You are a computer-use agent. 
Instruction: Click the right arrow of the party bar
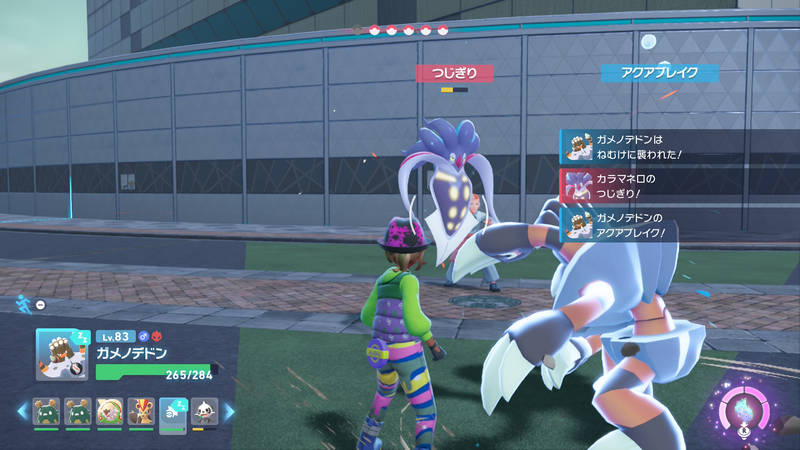(228, 411)
